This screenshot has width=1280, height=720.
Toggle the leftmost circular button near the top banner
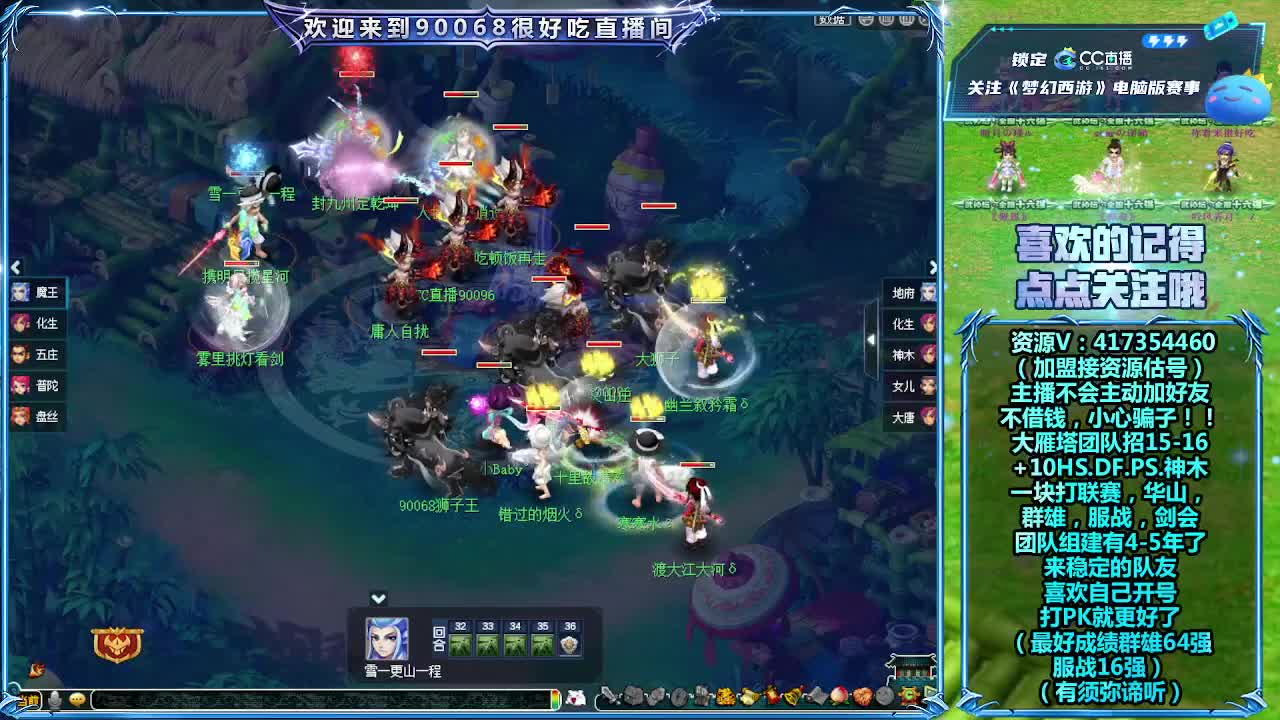point(865,19)
